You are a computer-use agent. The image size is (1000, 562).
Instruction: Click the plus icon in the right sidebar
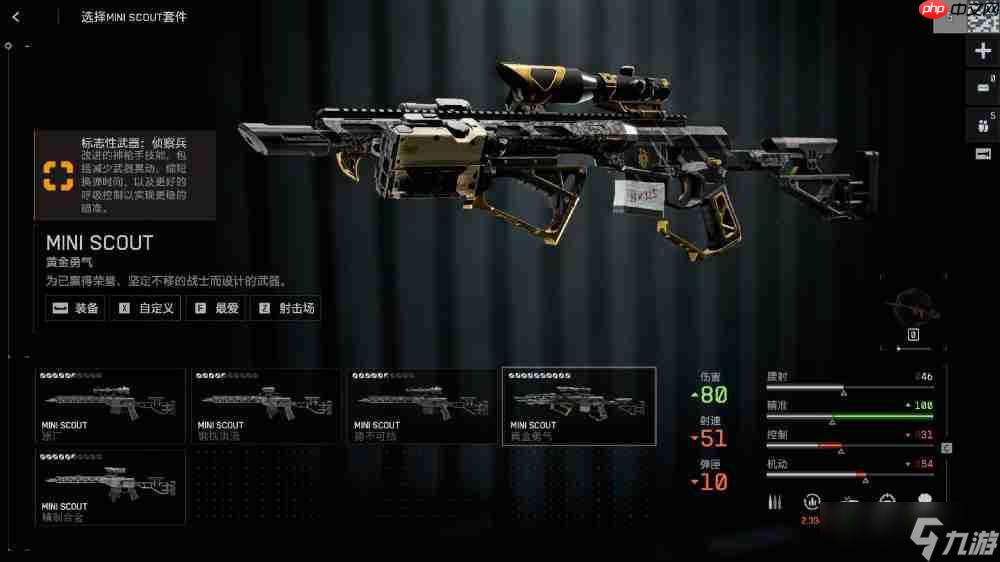click(982, 51)
